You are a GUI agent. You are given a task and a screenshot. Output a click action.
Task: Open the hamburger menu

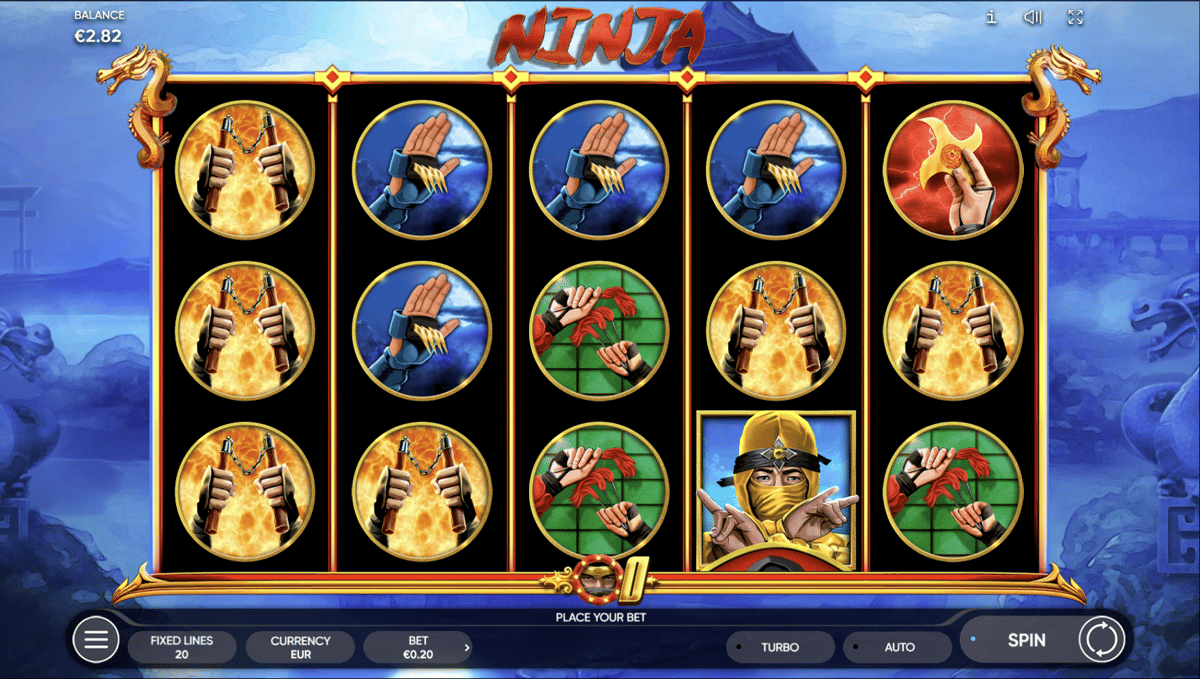(x=96, y=640)
